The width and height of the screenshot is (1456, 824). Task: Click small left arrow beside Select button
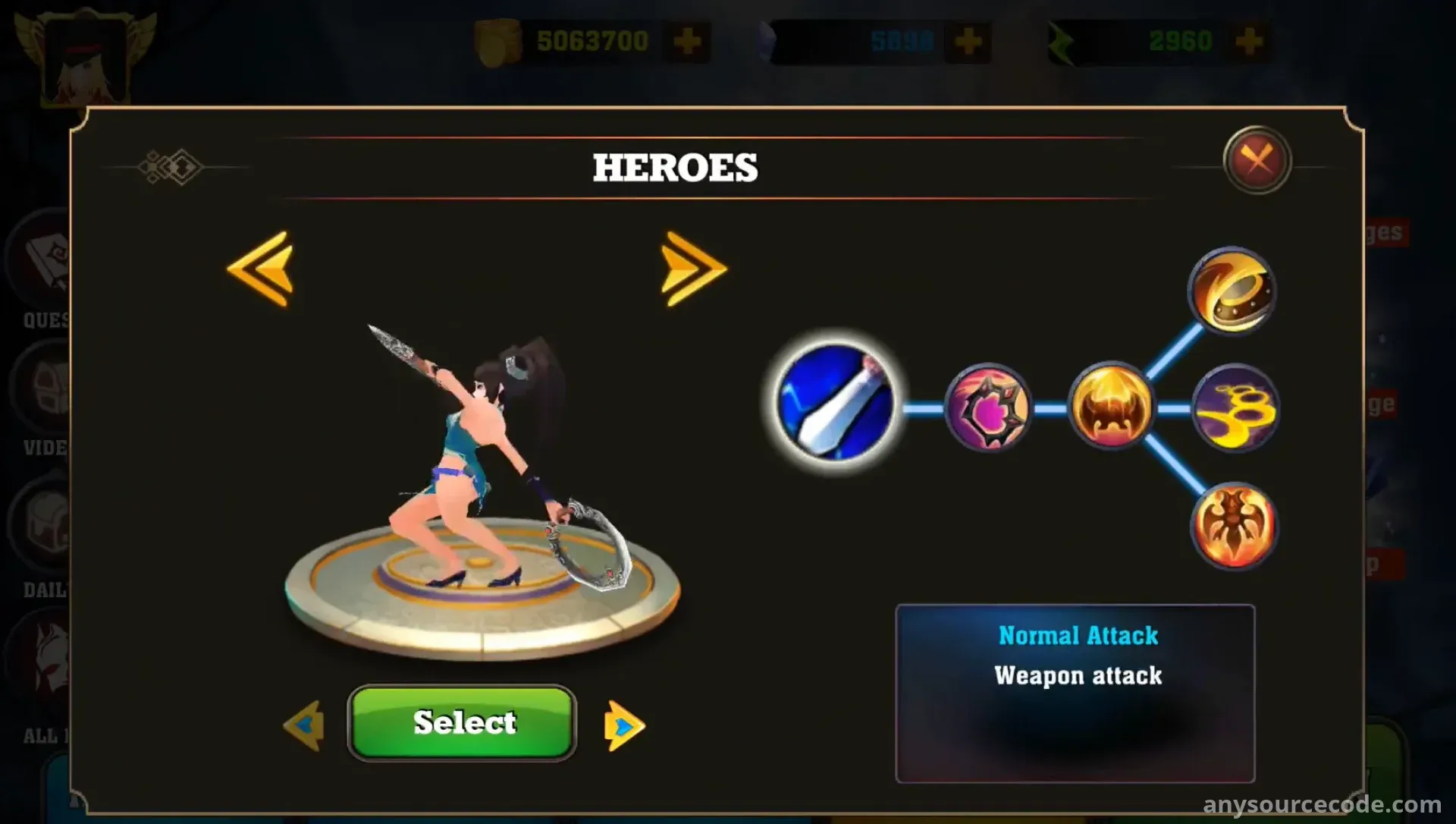click(x=305, y=725)
